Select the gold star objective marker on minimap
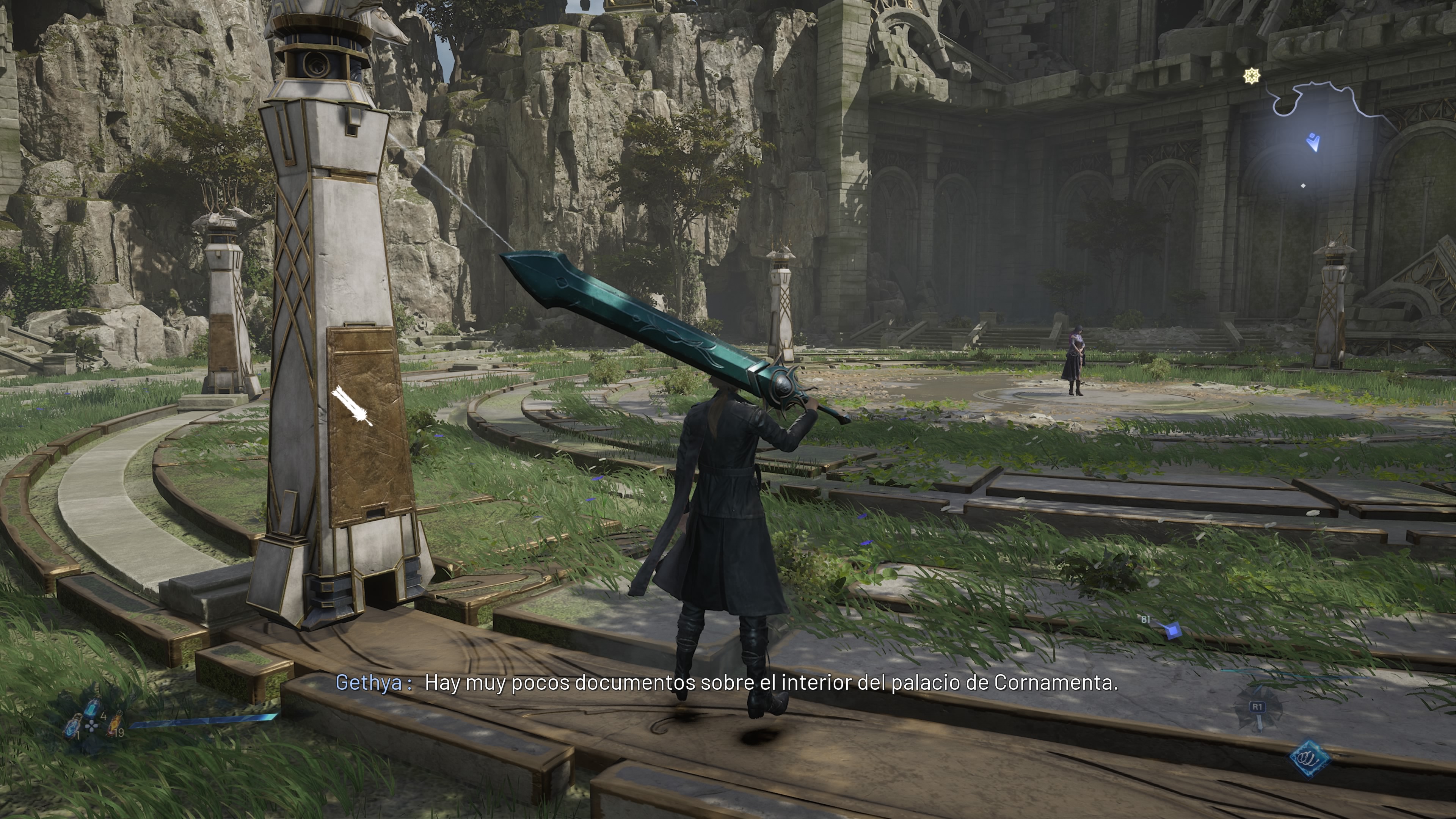 [1252, 76]
